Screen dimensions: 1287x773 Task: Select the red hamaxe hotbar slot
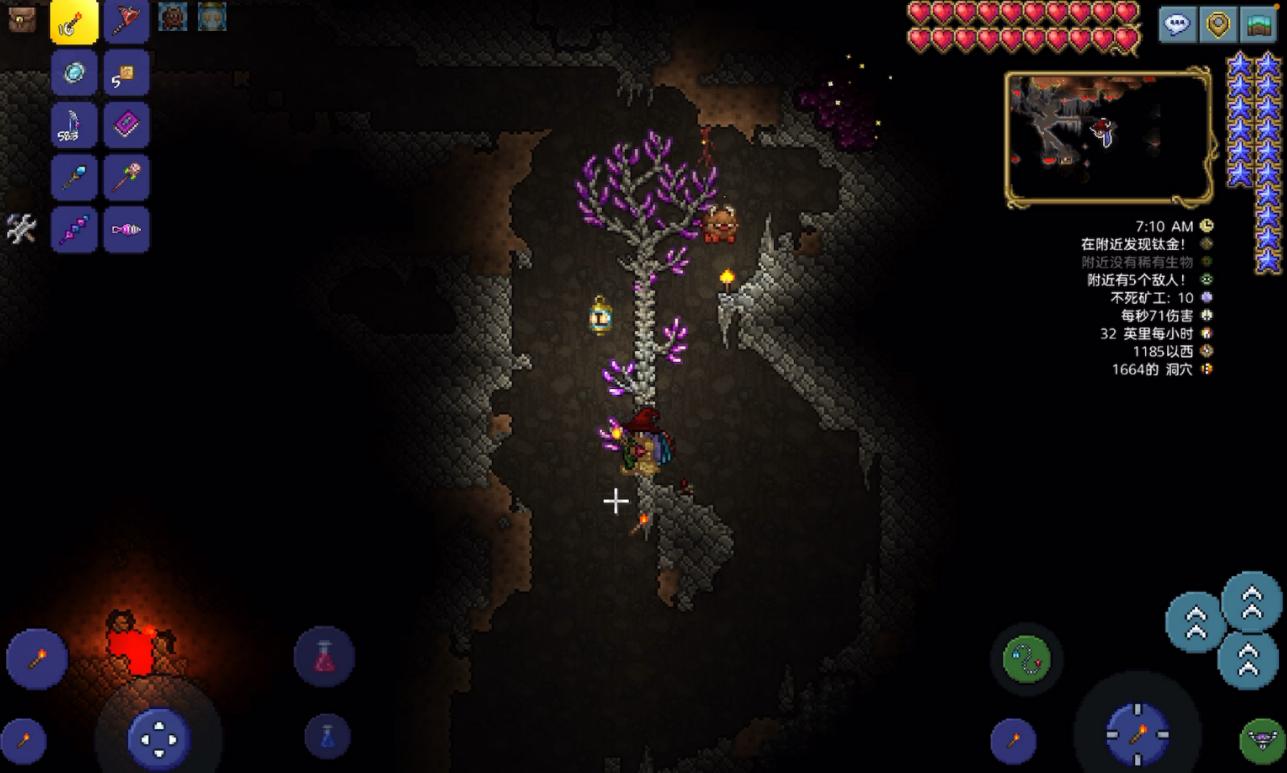coord(127,21)
